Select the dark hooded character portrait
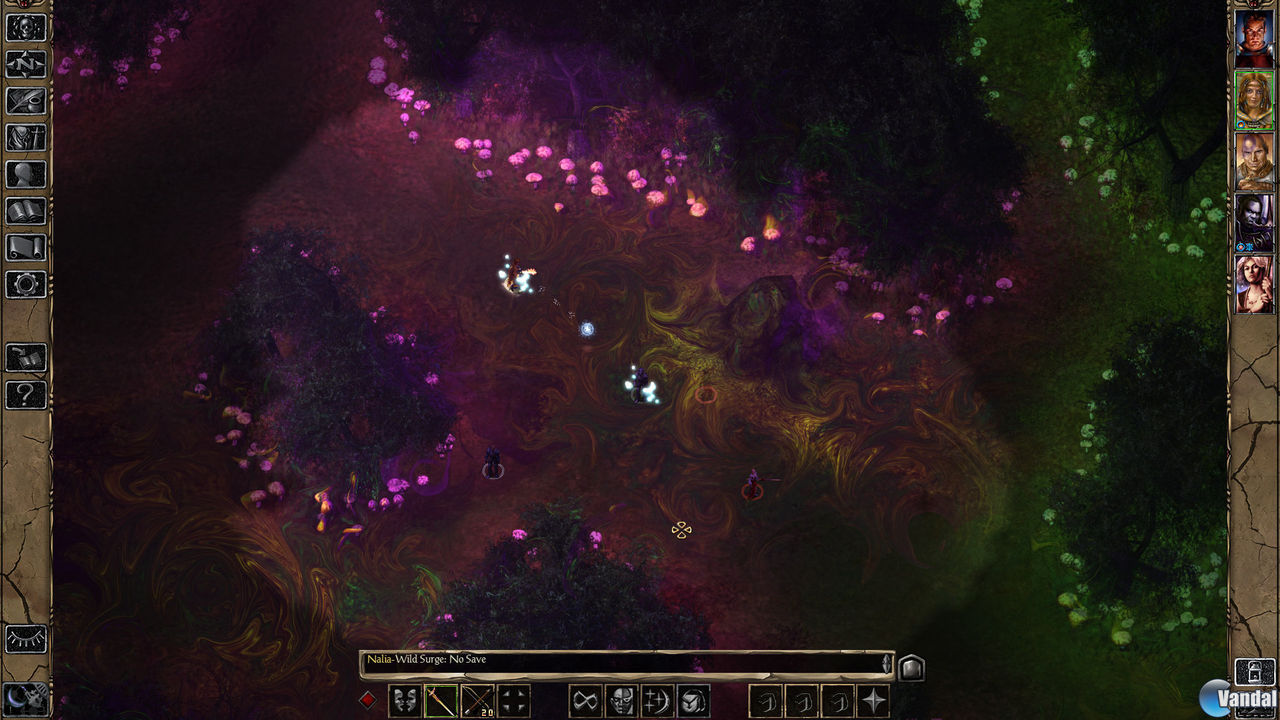 pos(1254,222)
